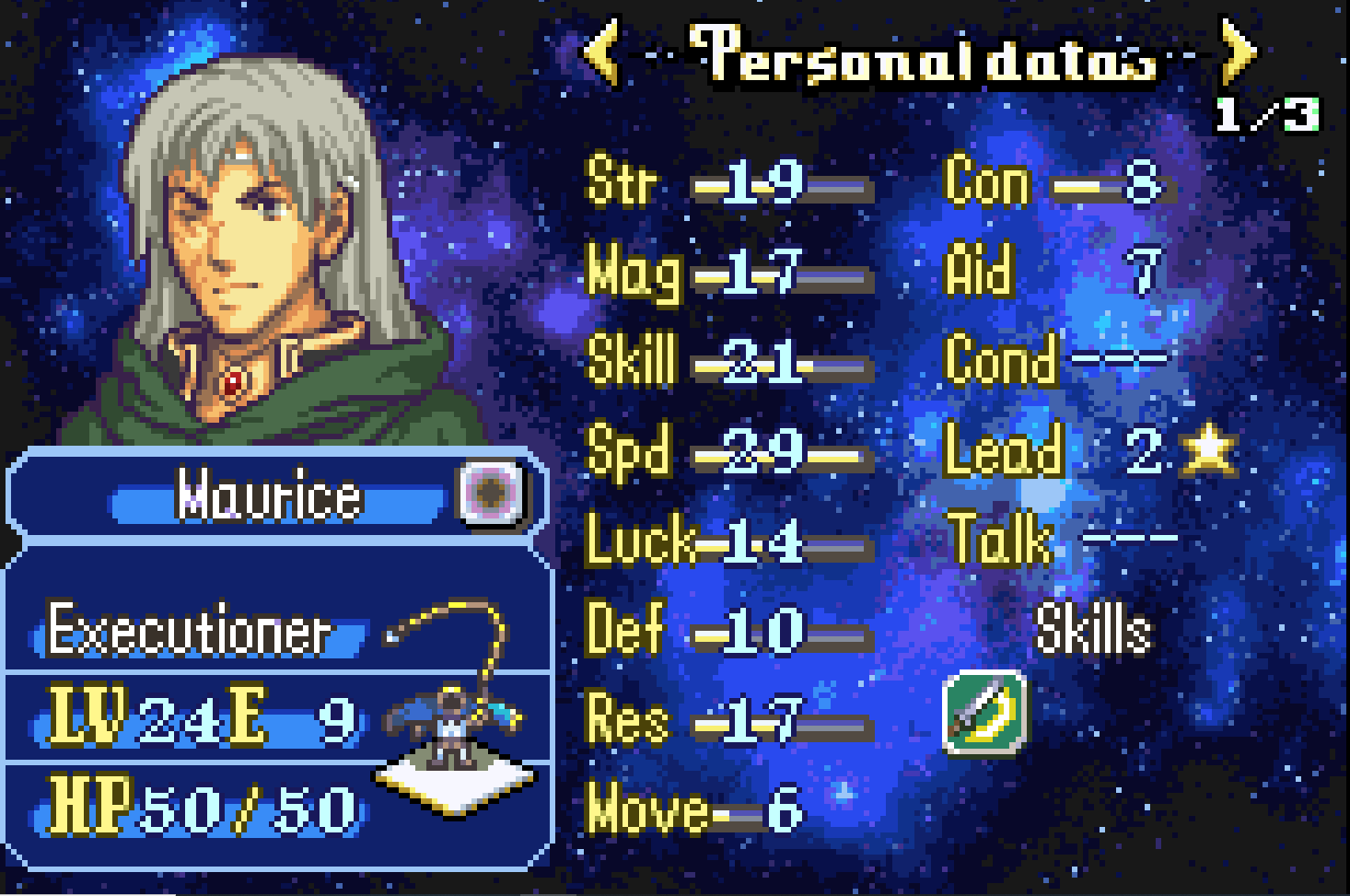Select the green sword skill icon
1350x896 pixels.
click(x=985, y=712)
